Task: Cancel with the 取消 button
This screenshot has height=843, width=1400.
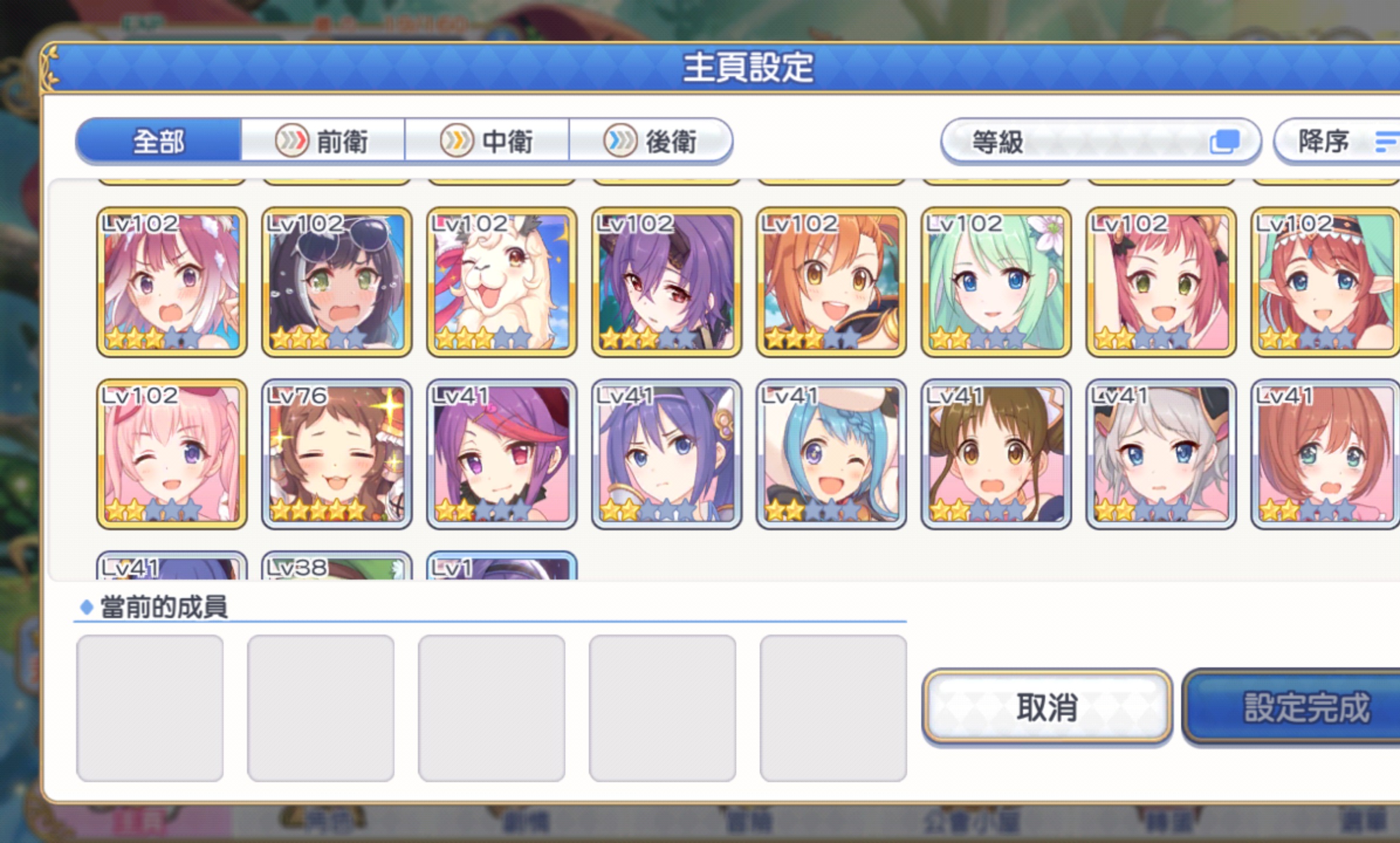Action: point(1046,707)
